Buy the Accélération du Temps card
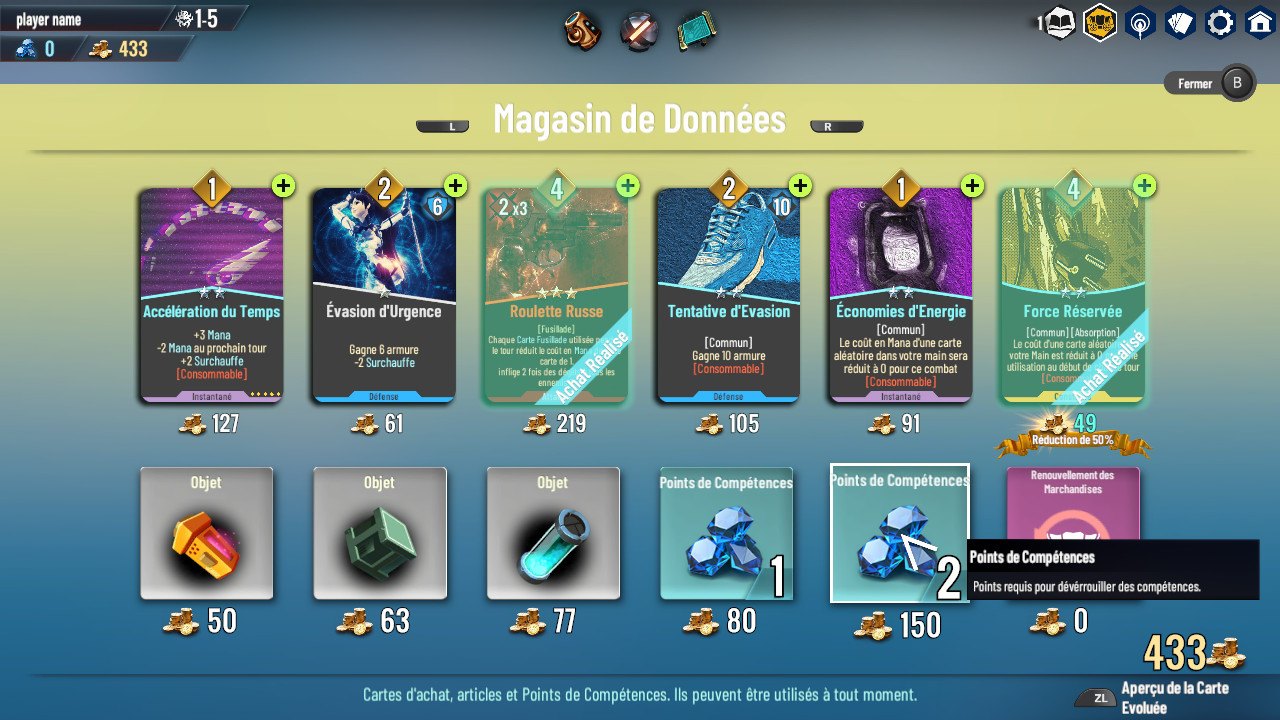This screenshot has height=720, width=1280. 211,295
